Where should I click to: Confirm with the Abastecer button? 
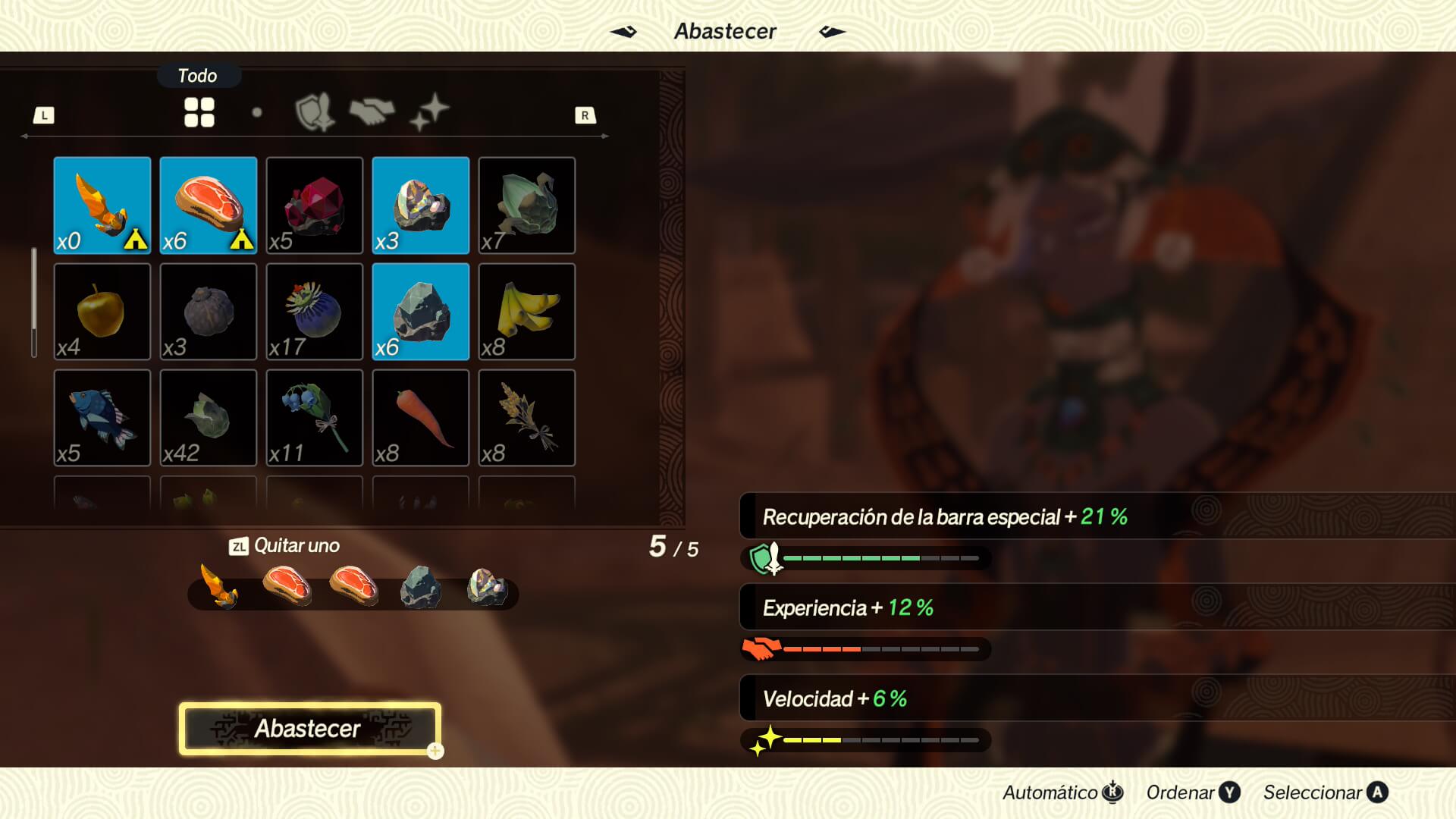coord(309,729)
